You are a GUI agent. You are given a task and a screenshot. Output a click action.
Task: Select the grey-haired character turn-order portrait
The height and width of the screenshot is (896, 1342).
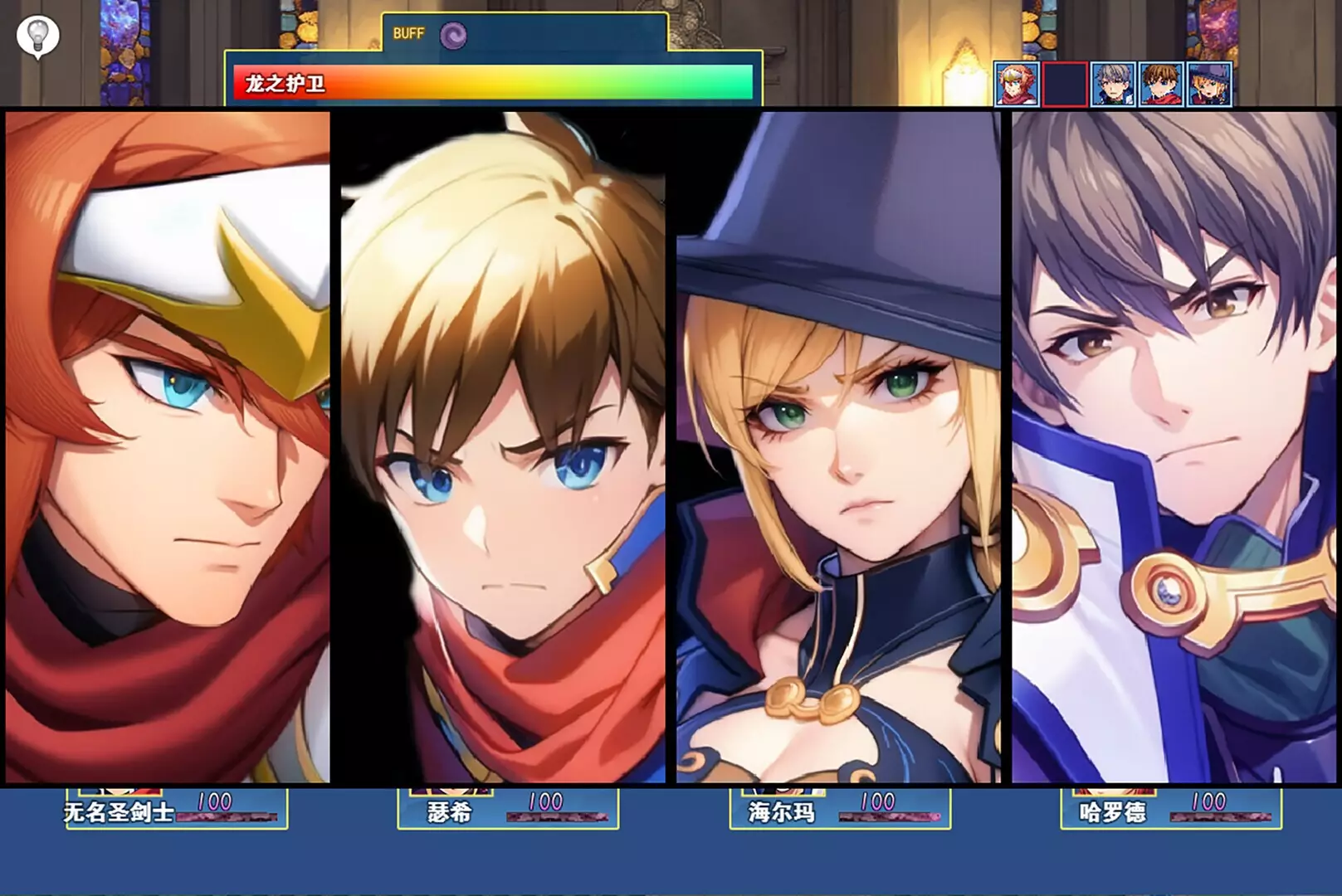point(1113,84)
